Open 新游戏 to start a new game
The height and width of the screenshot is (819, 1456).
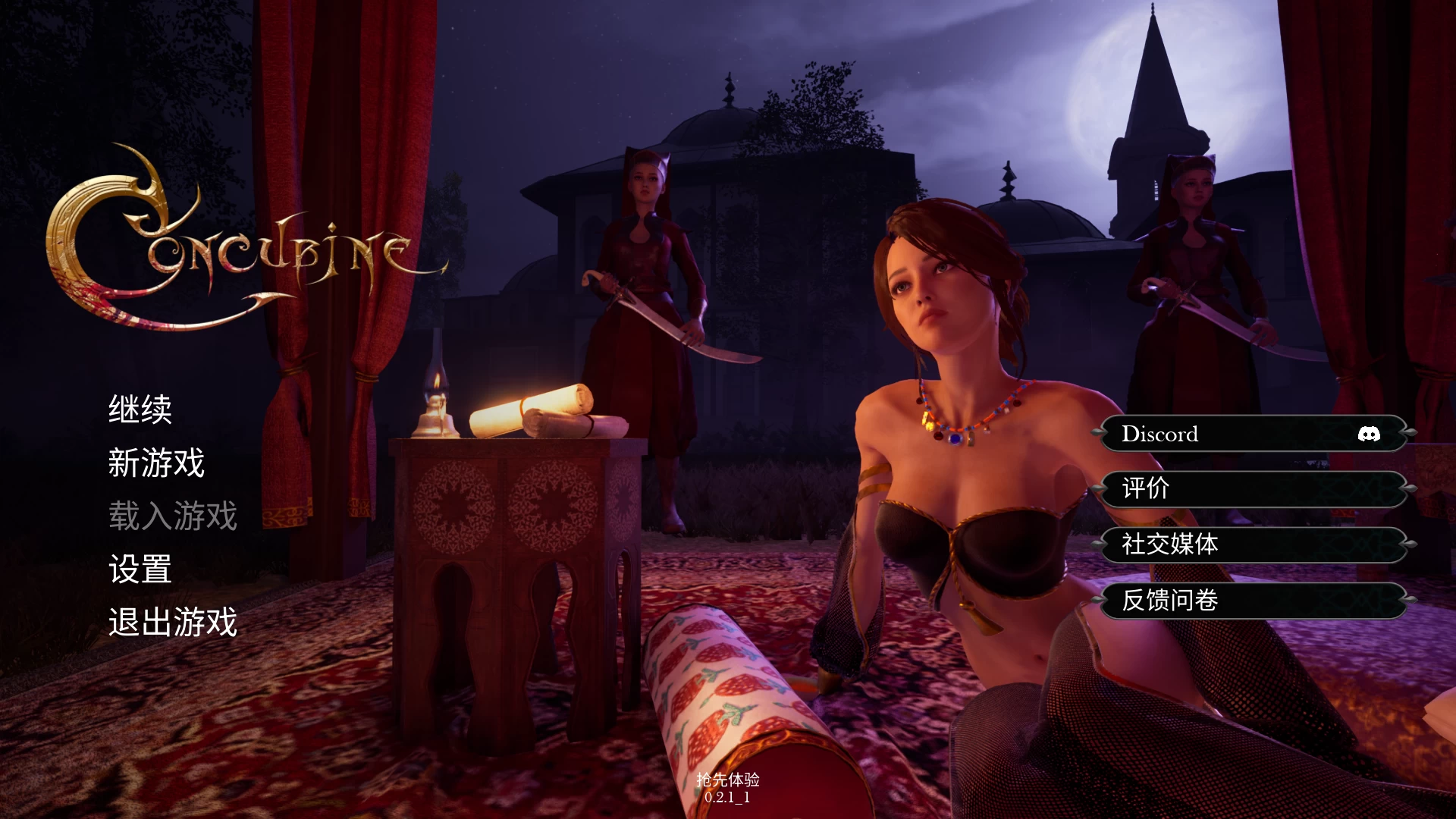155,463
